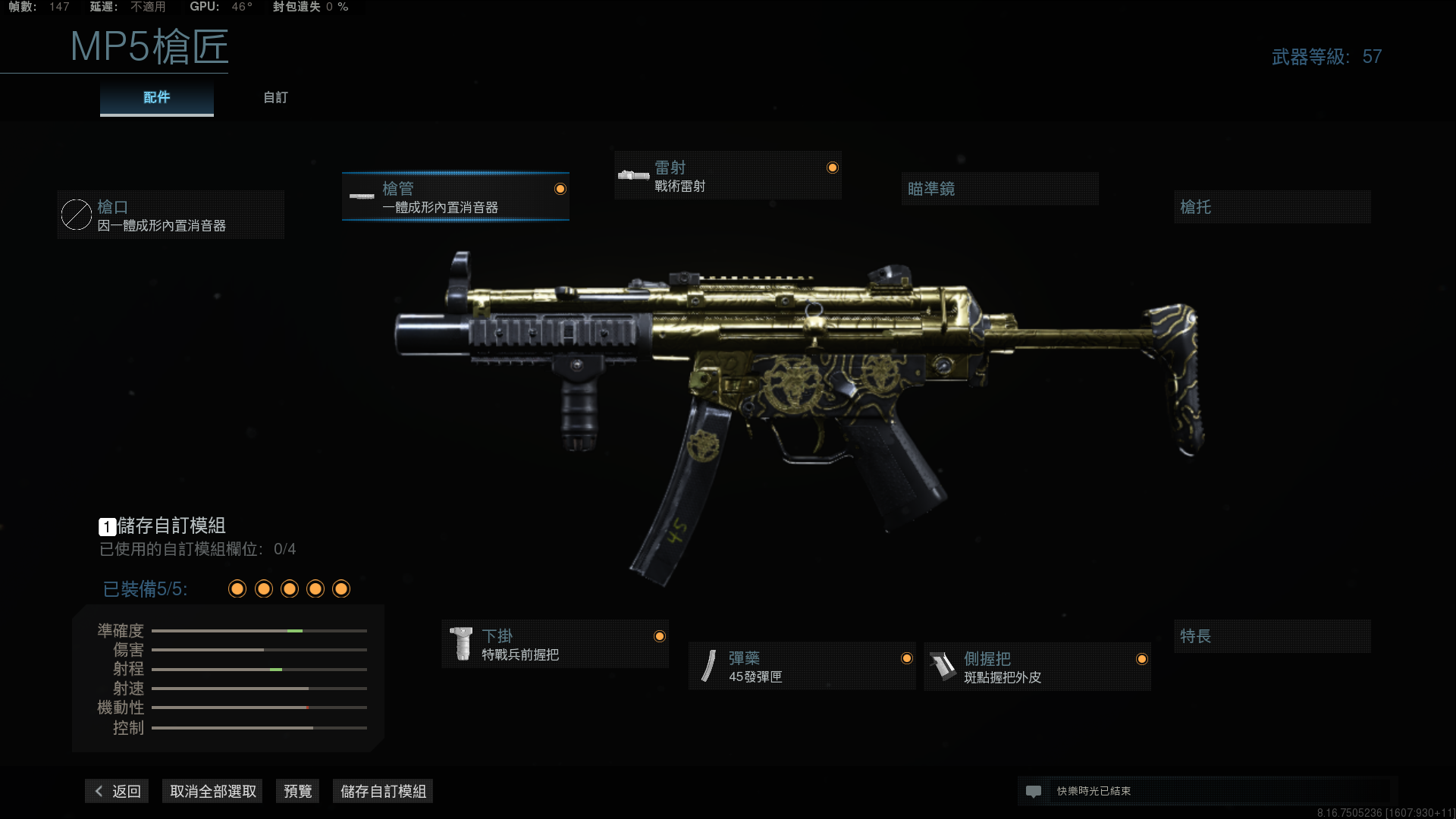Click the 彈藥 45-round magazine icon
Screen dimensions: 1456x819
pyautogui.click(x=708, y=666)
